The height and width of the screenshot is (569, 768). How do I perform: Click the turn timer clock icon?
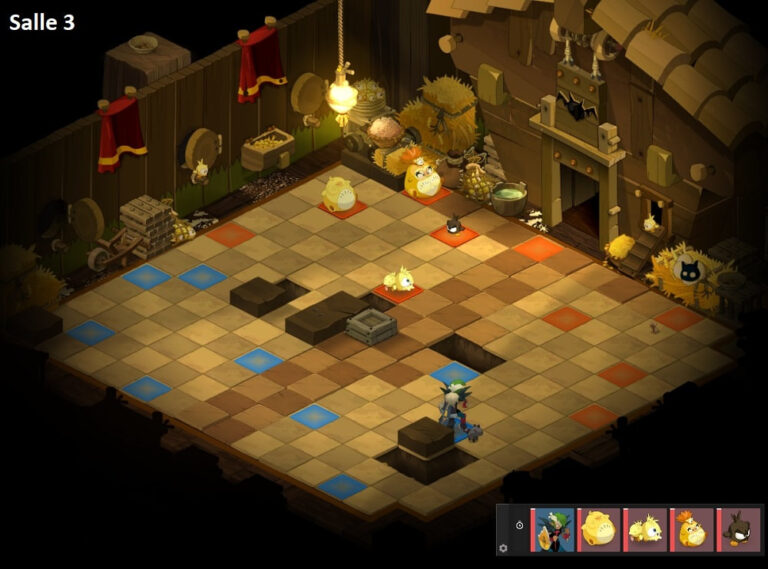pos(520,525)
